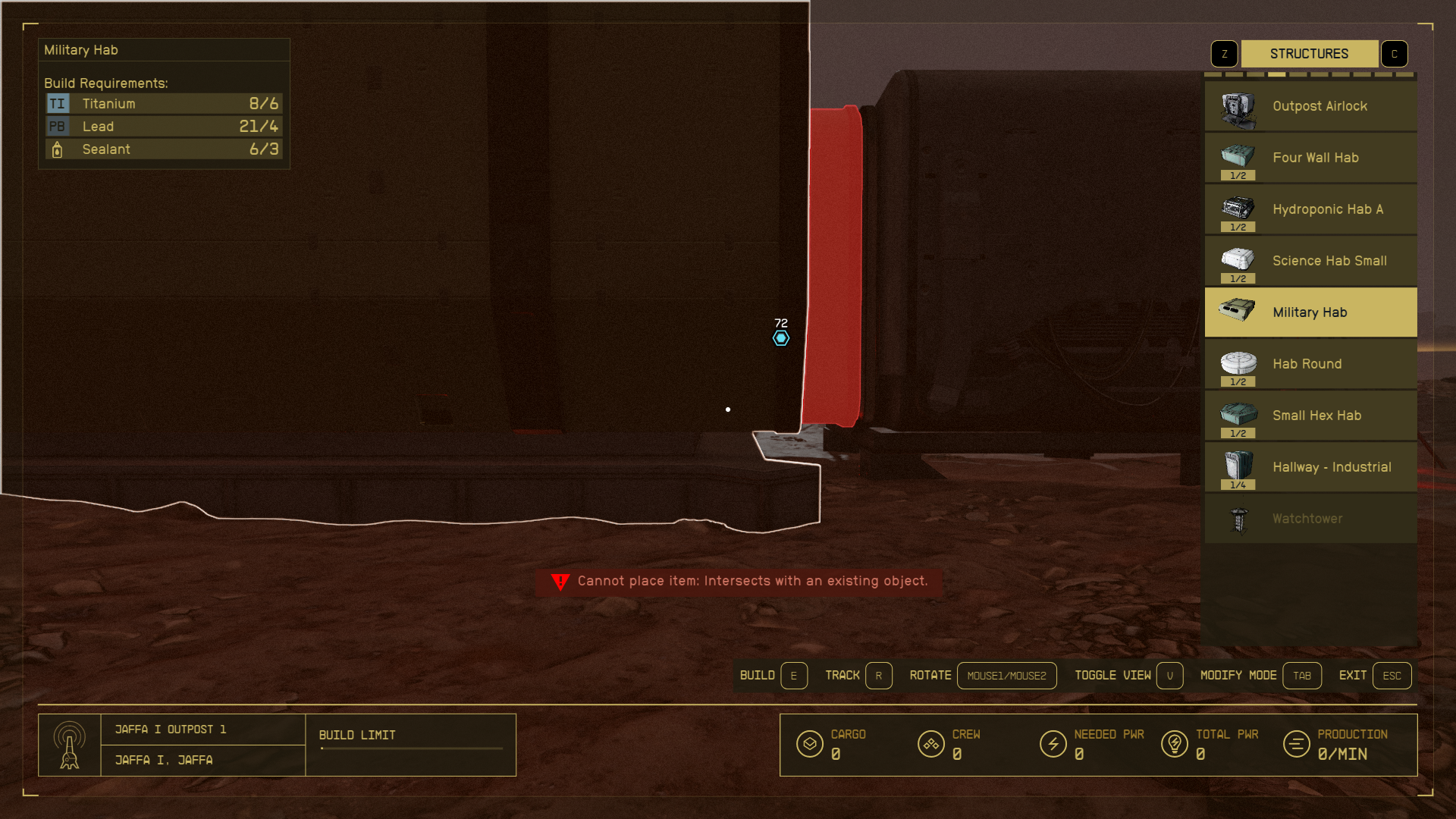Click the Crew icon near the bottom
1456x819 pixels.
(931, 745)
